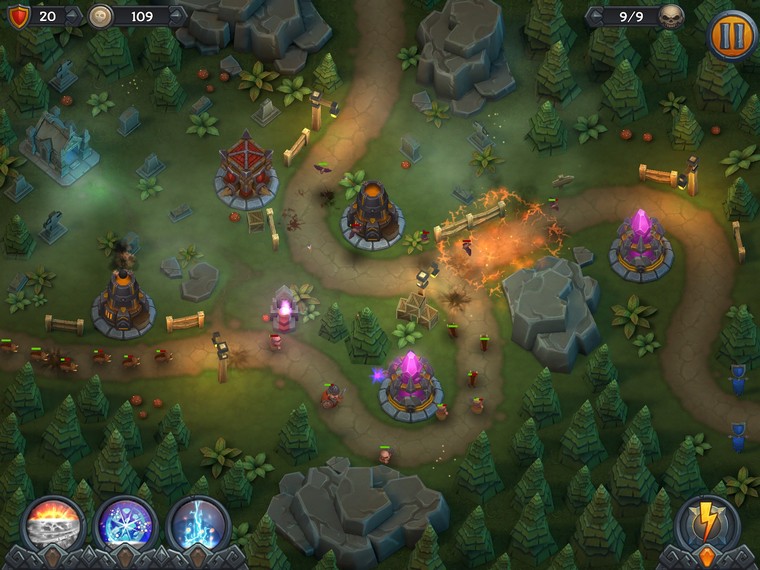The height and width of the screenshot is (570, 760).
Task: Cast the blue frost snowflake spell
Action: pos(126,524)
